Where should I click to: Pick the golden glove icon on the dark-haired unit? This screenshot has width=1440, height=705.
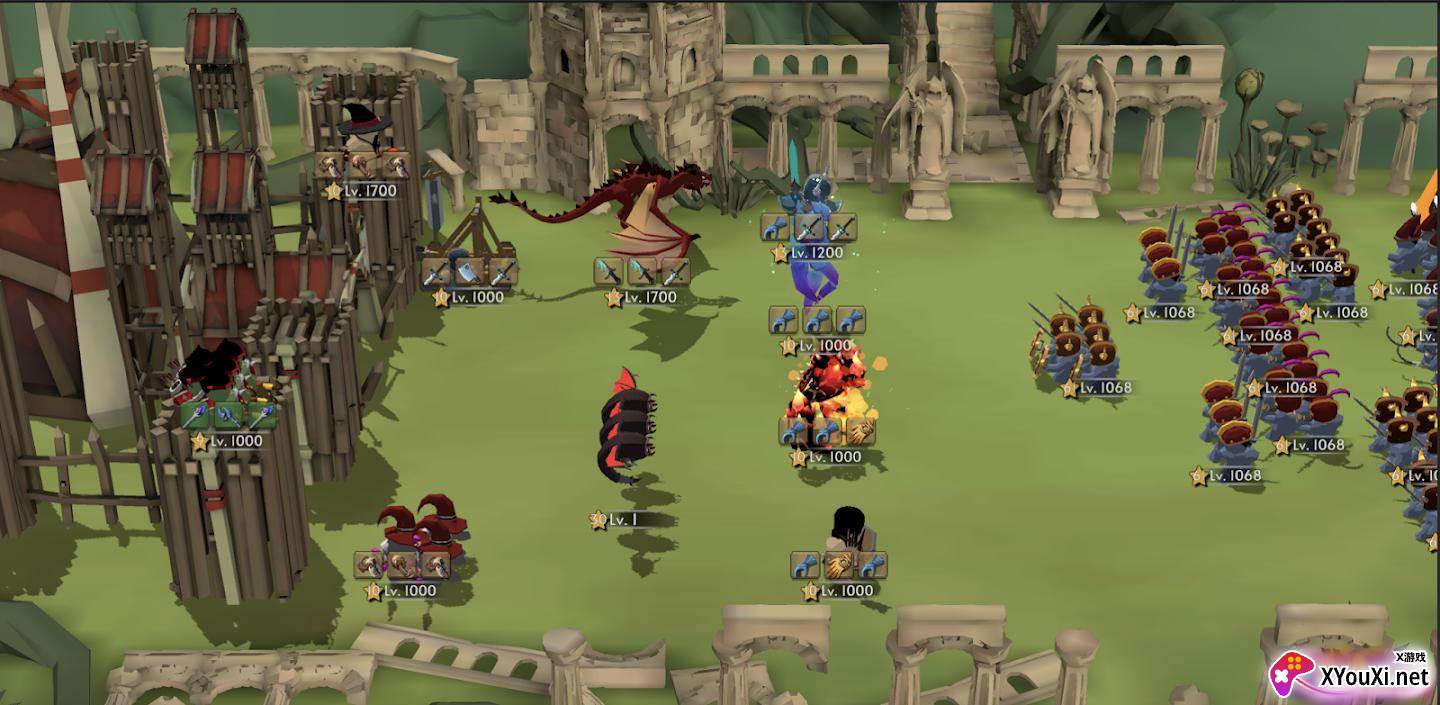point(838,565)
